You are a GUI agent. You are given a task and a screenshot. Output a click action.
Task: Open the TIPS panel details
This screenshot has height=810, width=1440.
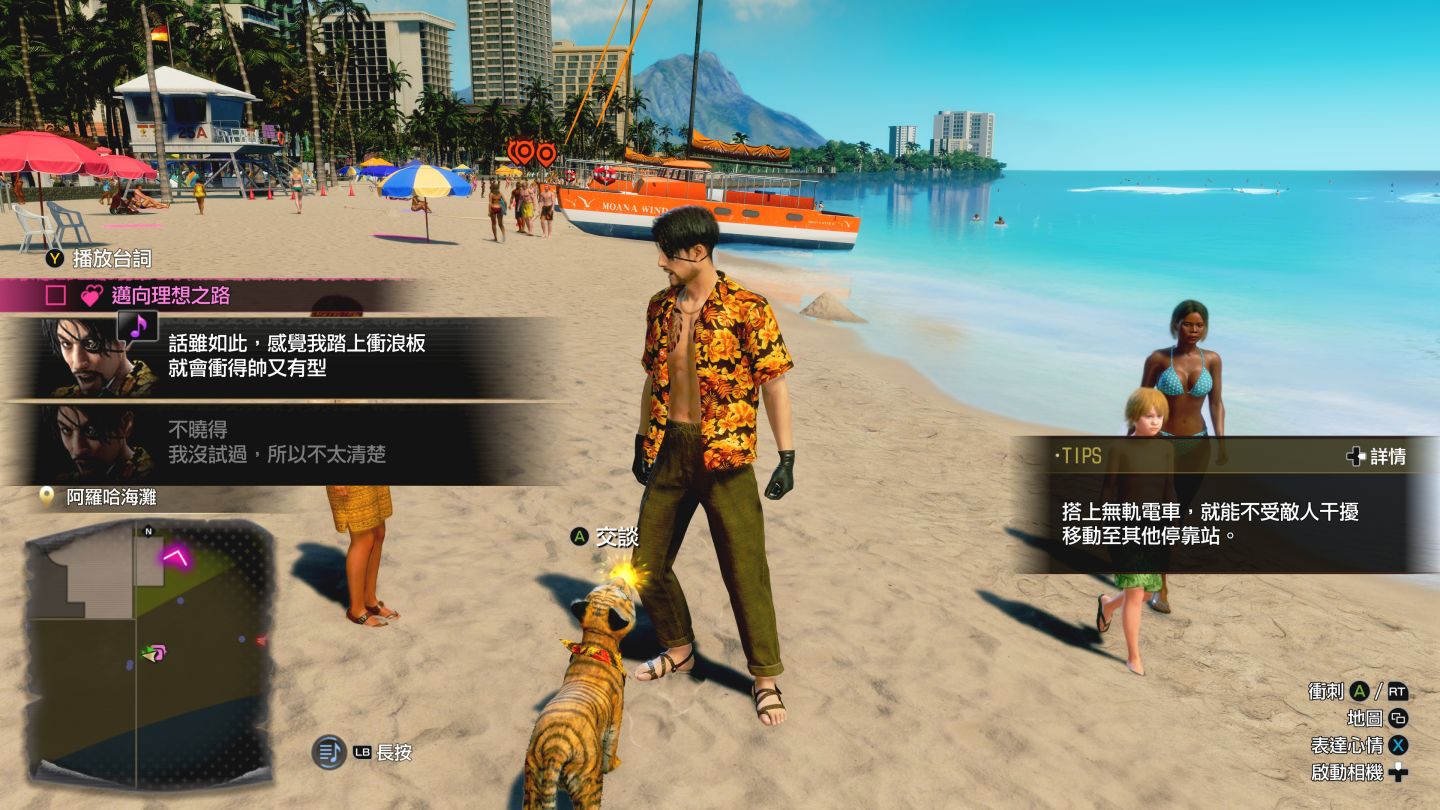tap(1376, 456)
